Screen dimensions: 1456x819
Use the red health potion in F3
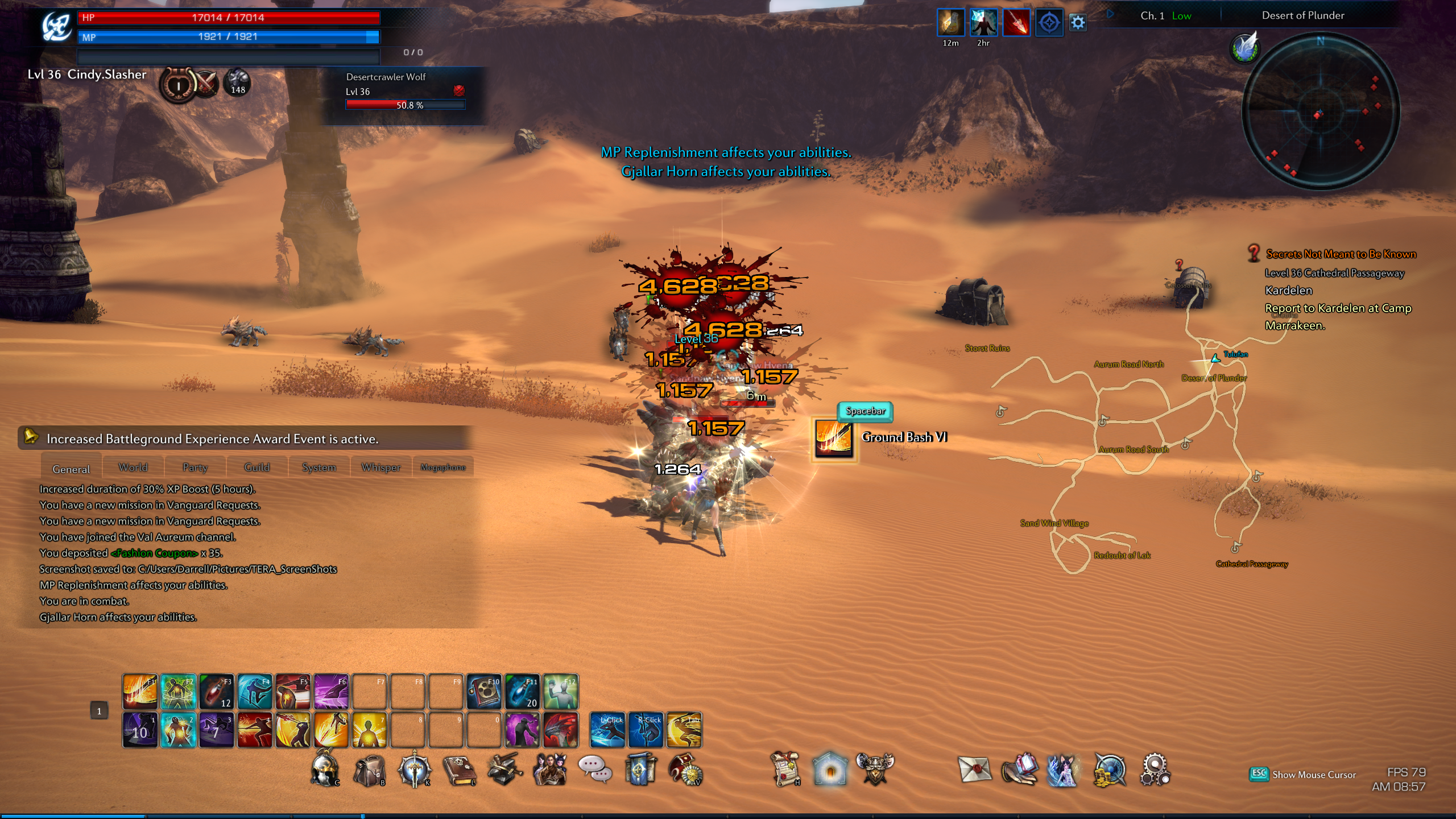216,692
